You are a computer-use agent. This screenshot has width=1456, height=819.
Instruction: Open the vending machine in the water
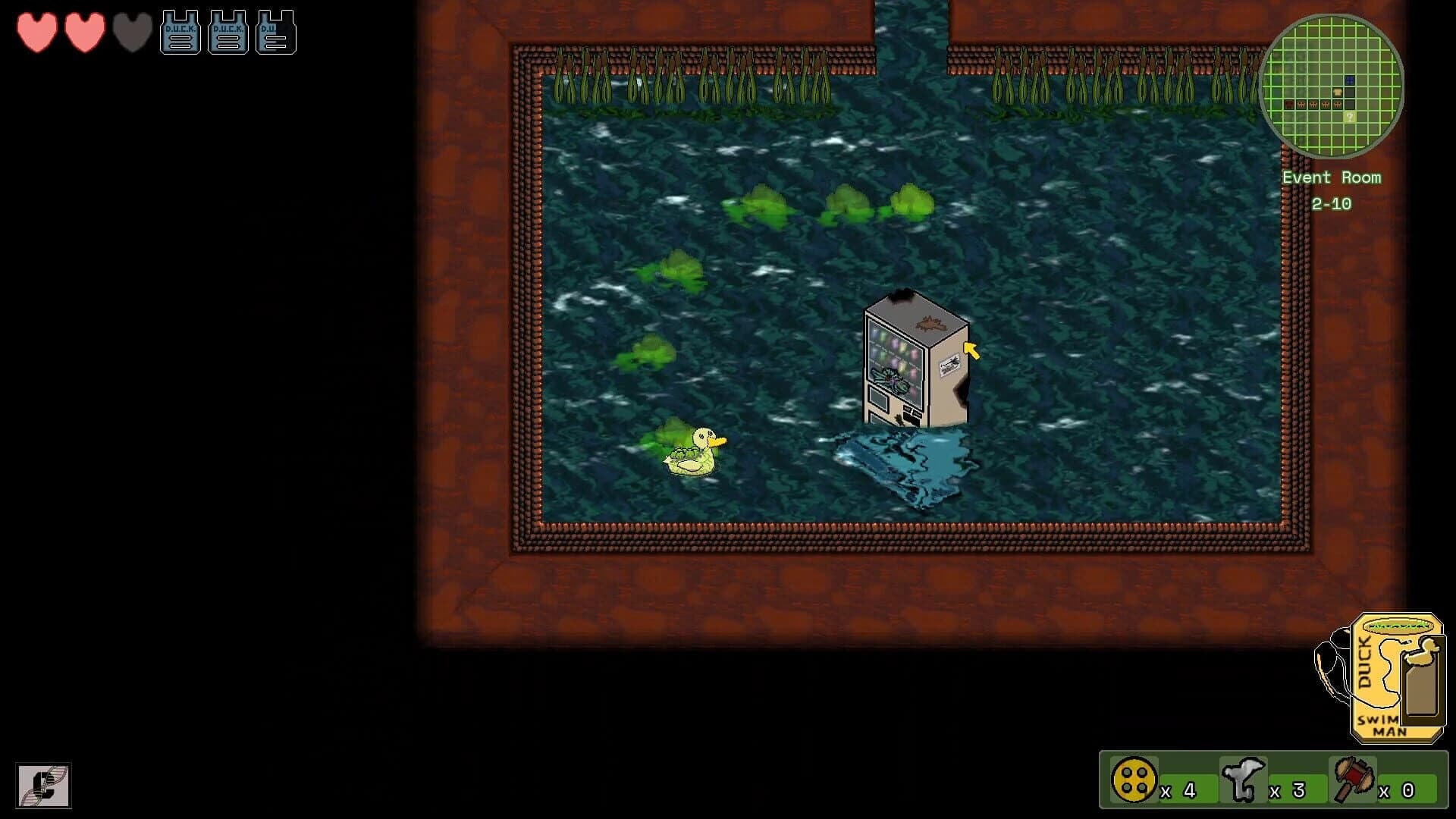click(x=910, y=360)
